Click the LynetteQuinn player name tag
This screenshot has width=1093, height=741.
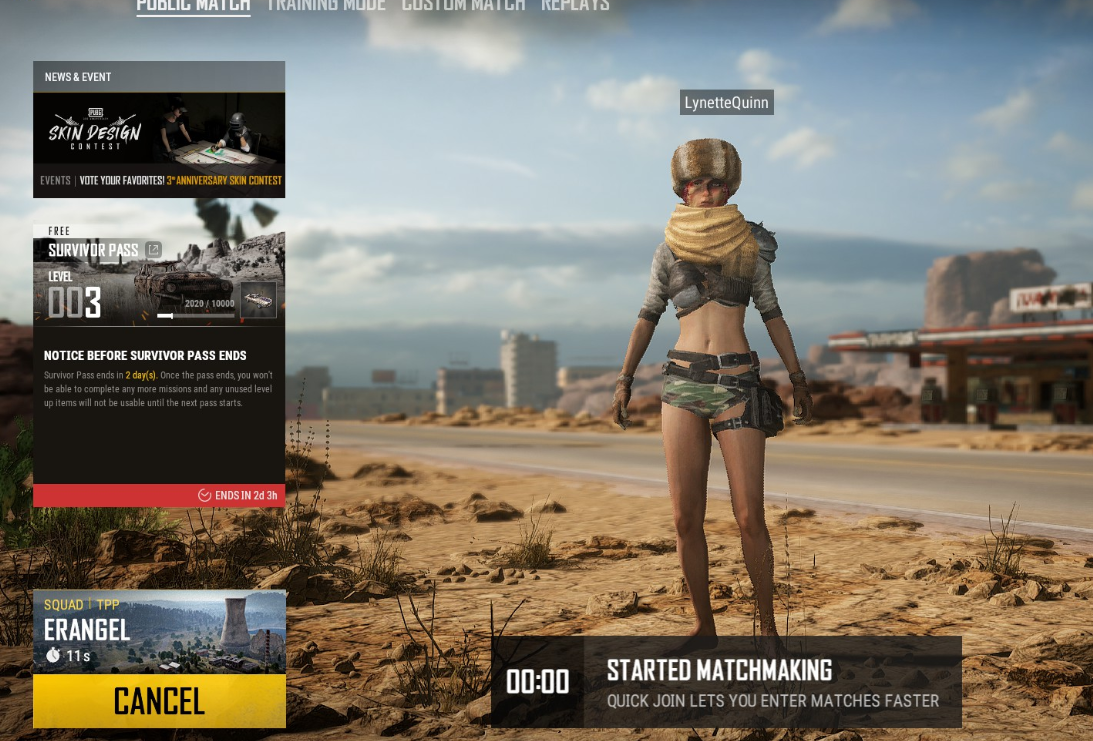coord(726,102)
